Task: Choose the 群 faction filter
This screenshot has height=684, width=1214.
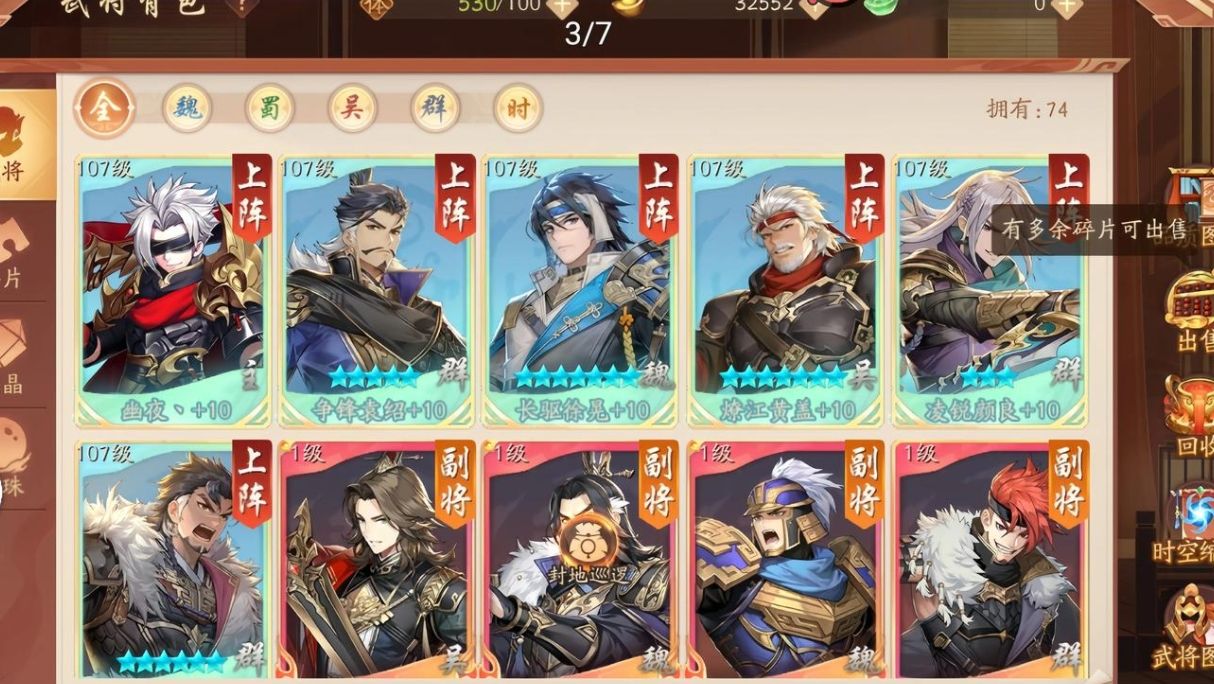Action: tap(435, 108)
